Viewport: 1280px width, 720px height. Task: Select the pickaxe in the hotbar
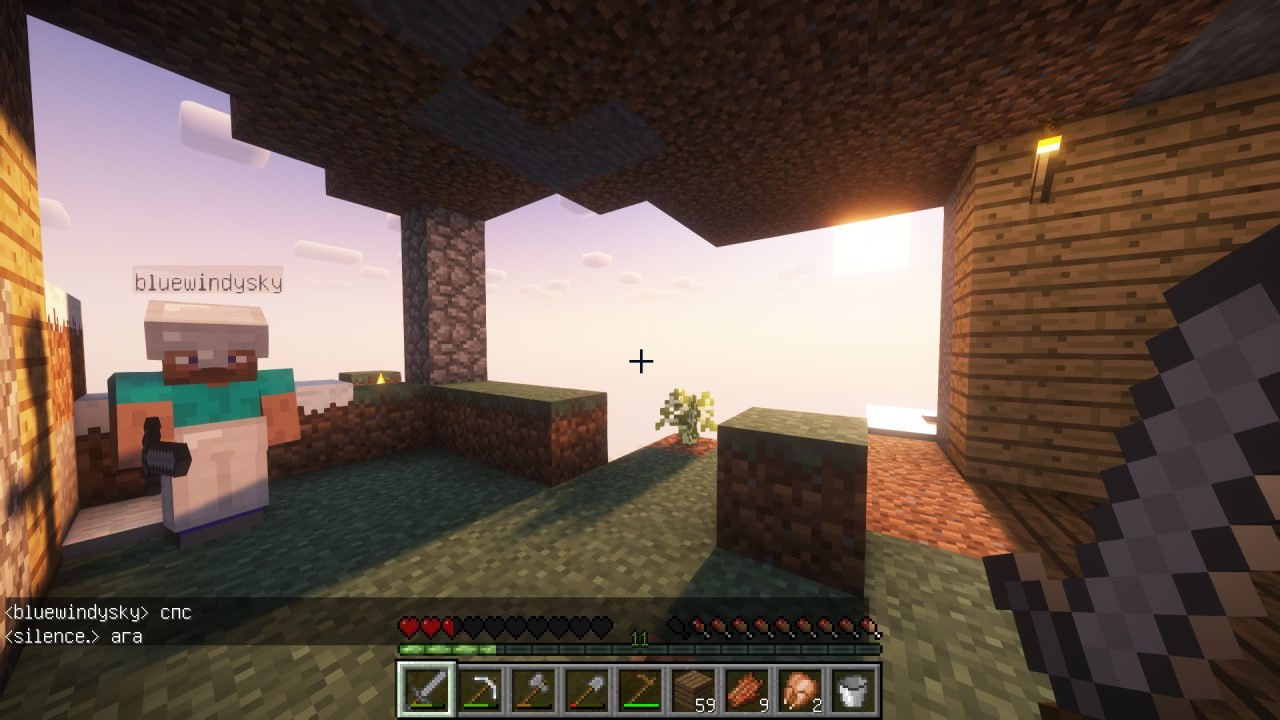(480, 690)
